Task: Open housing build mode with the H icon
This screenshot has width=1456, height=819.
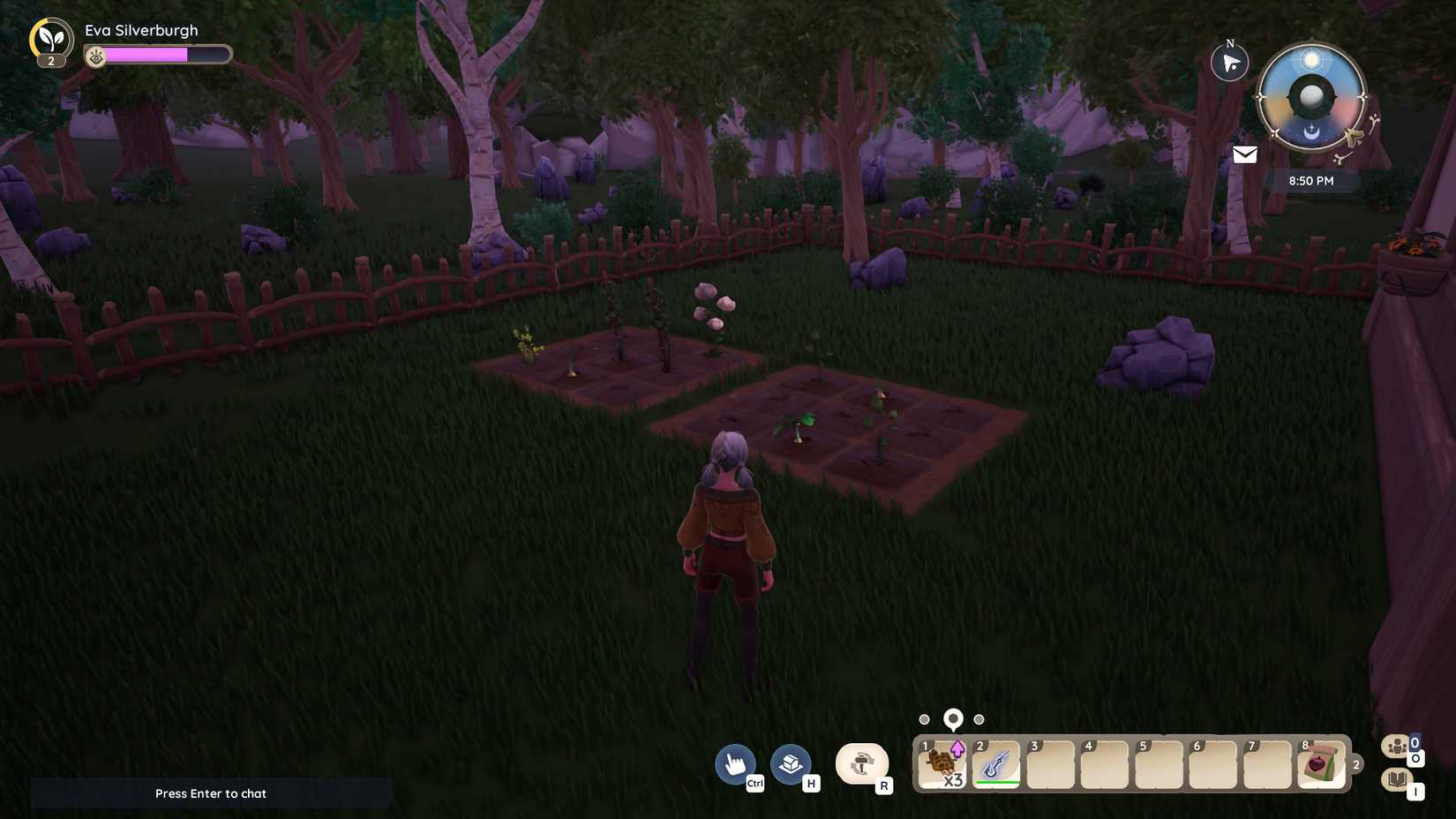Action: pos(790,763)
